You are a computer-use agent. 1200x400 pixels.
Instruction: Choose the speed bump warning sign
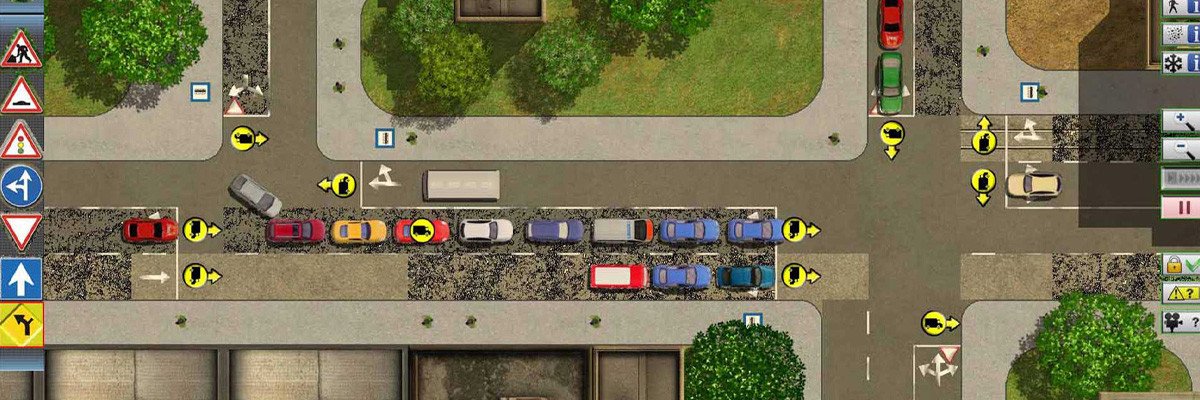coord(21,96)
